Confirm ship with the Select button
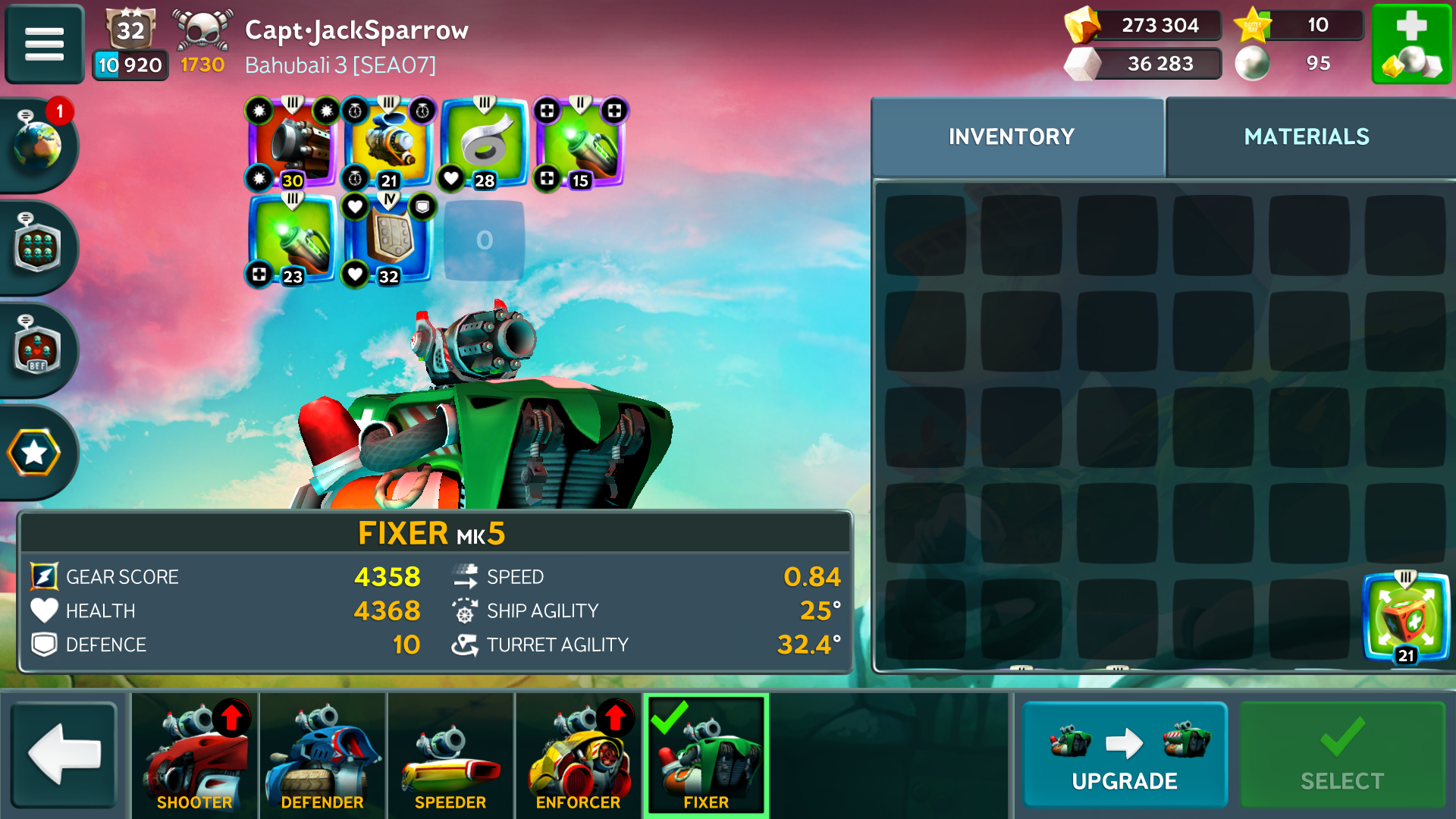Screen dimensions: 1456x819 coord(1342,755)
